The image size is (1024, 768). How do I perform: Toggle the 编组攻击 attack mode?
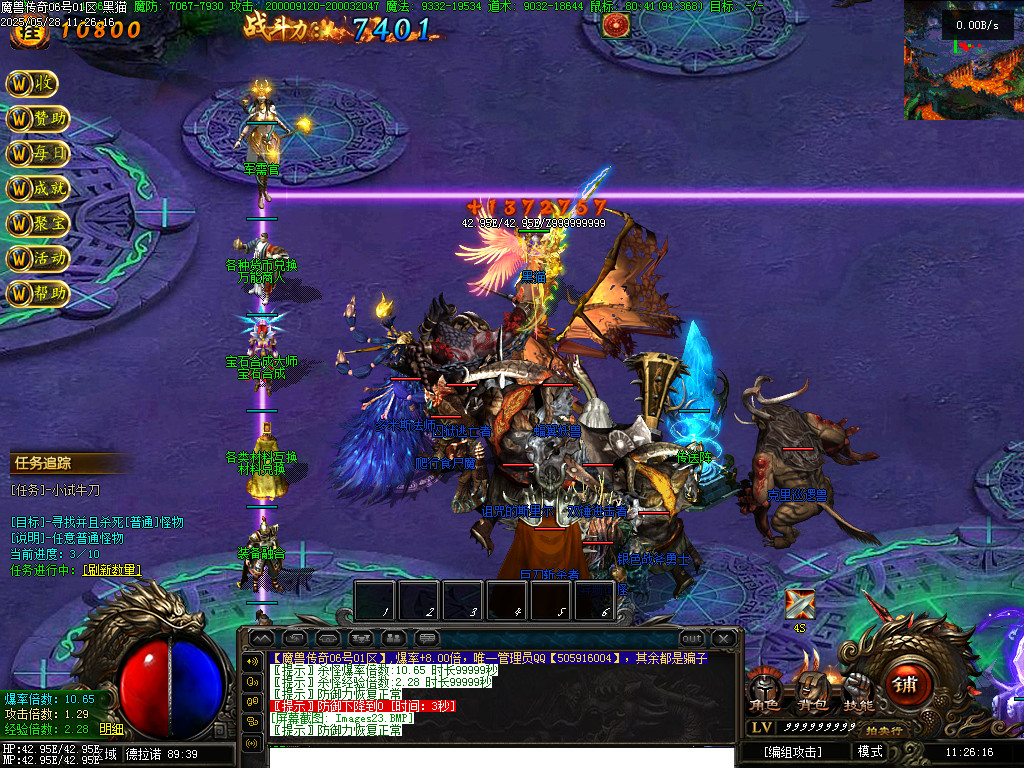pyautogui.click(x=792, y=751)
